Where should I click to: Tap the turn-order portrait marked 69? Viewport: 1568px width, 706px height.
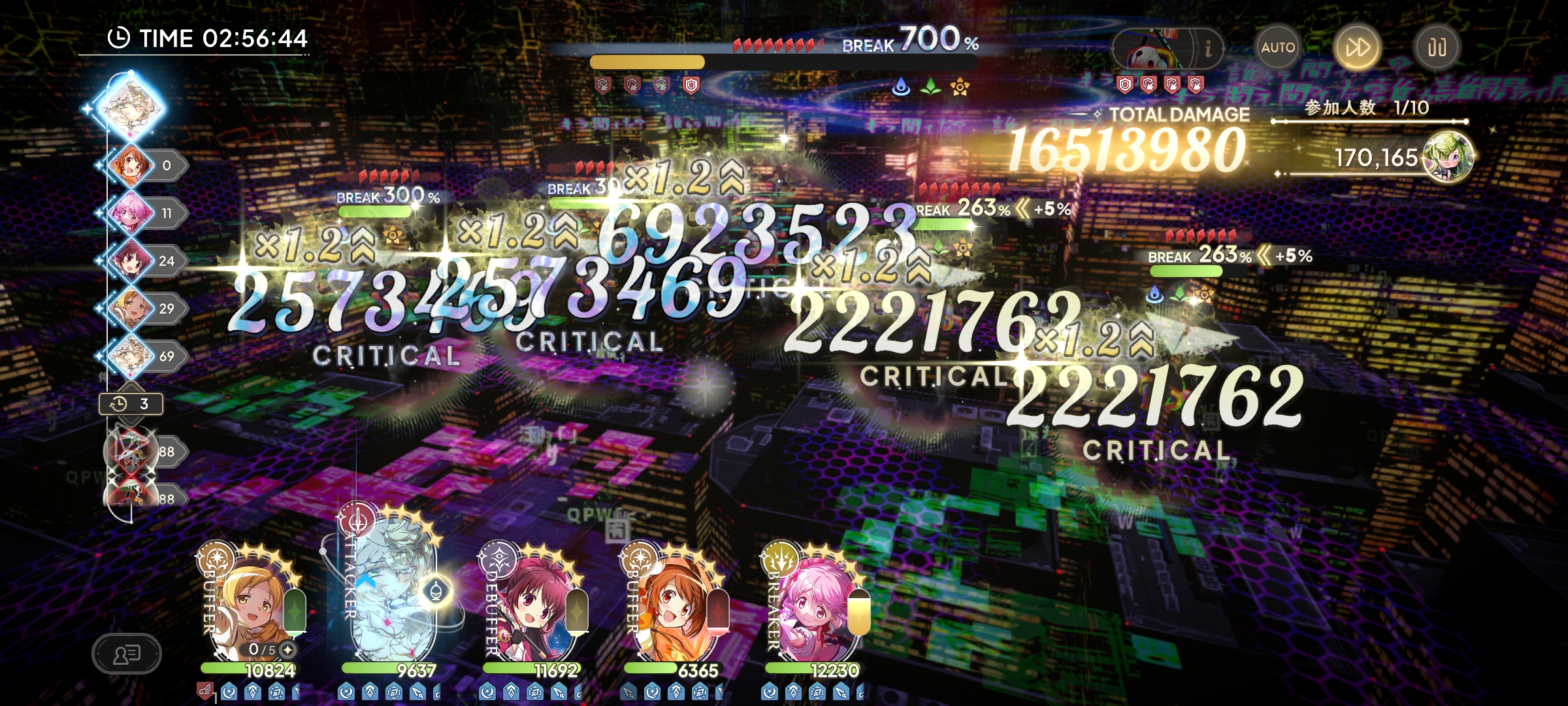tap(131, 356)
